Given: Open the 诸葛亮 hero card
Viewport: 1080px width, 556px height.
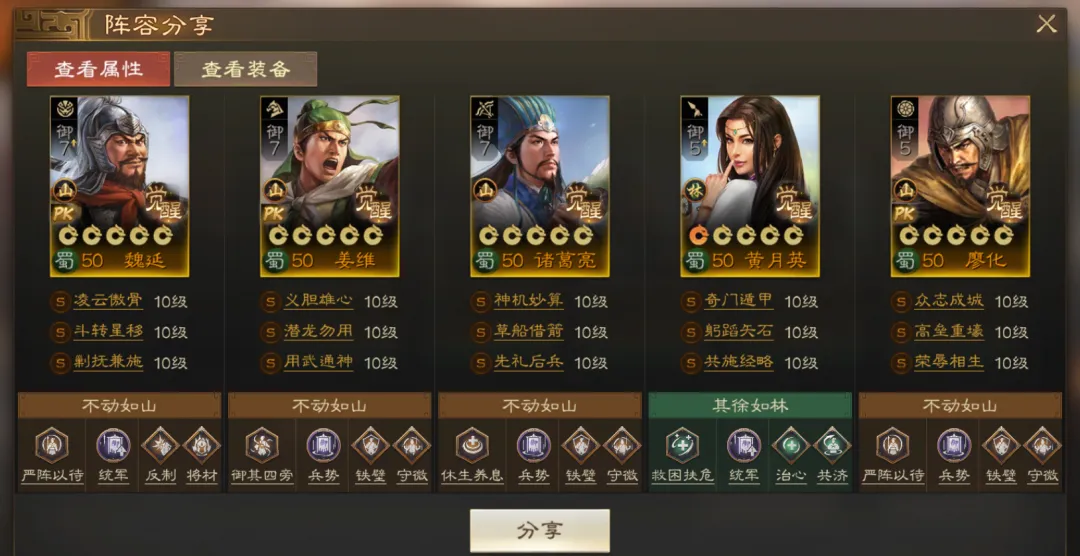Looking at the screenshot, I should coord(540,186).
